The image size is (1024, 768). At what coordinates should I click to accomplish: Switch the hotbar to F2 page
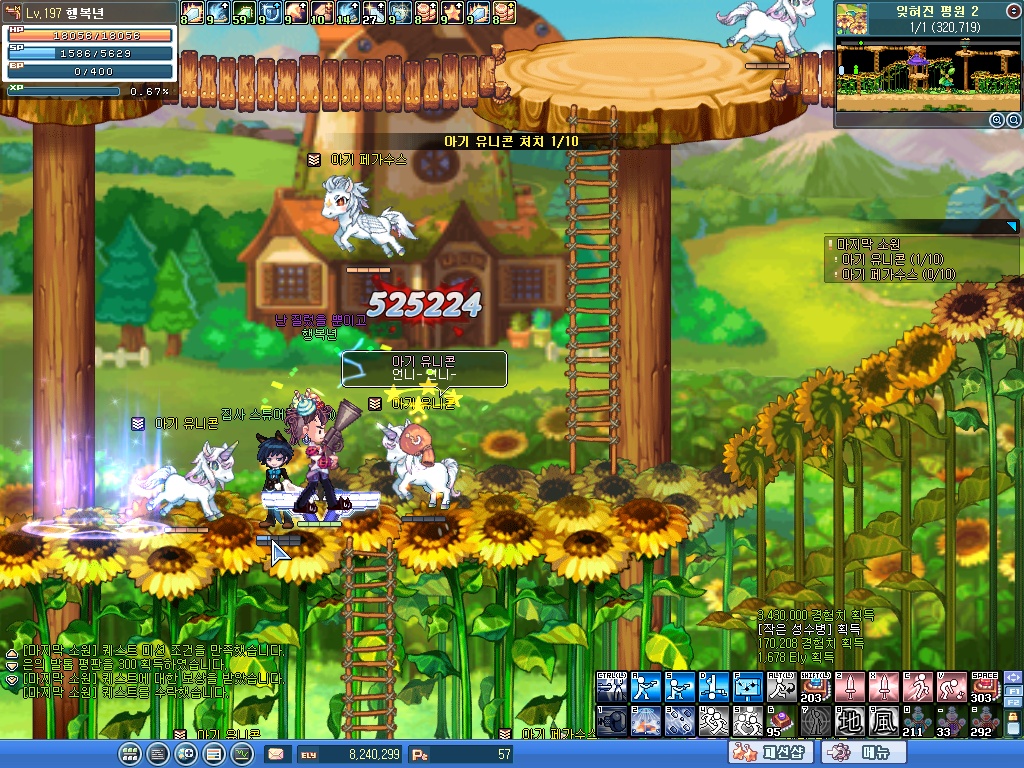coord(1010,704)
